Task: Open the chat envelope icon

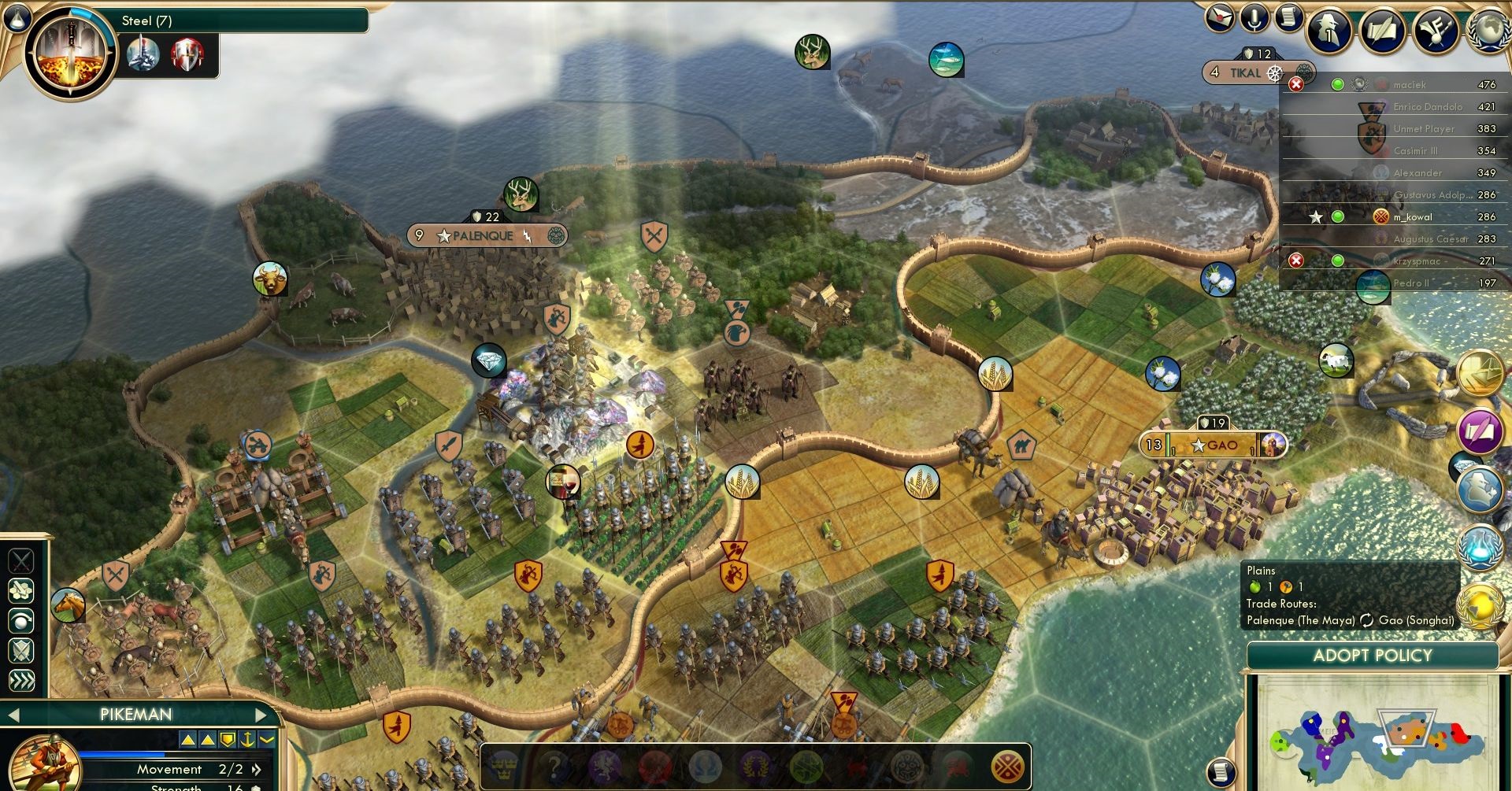Action: (1220, 18)
